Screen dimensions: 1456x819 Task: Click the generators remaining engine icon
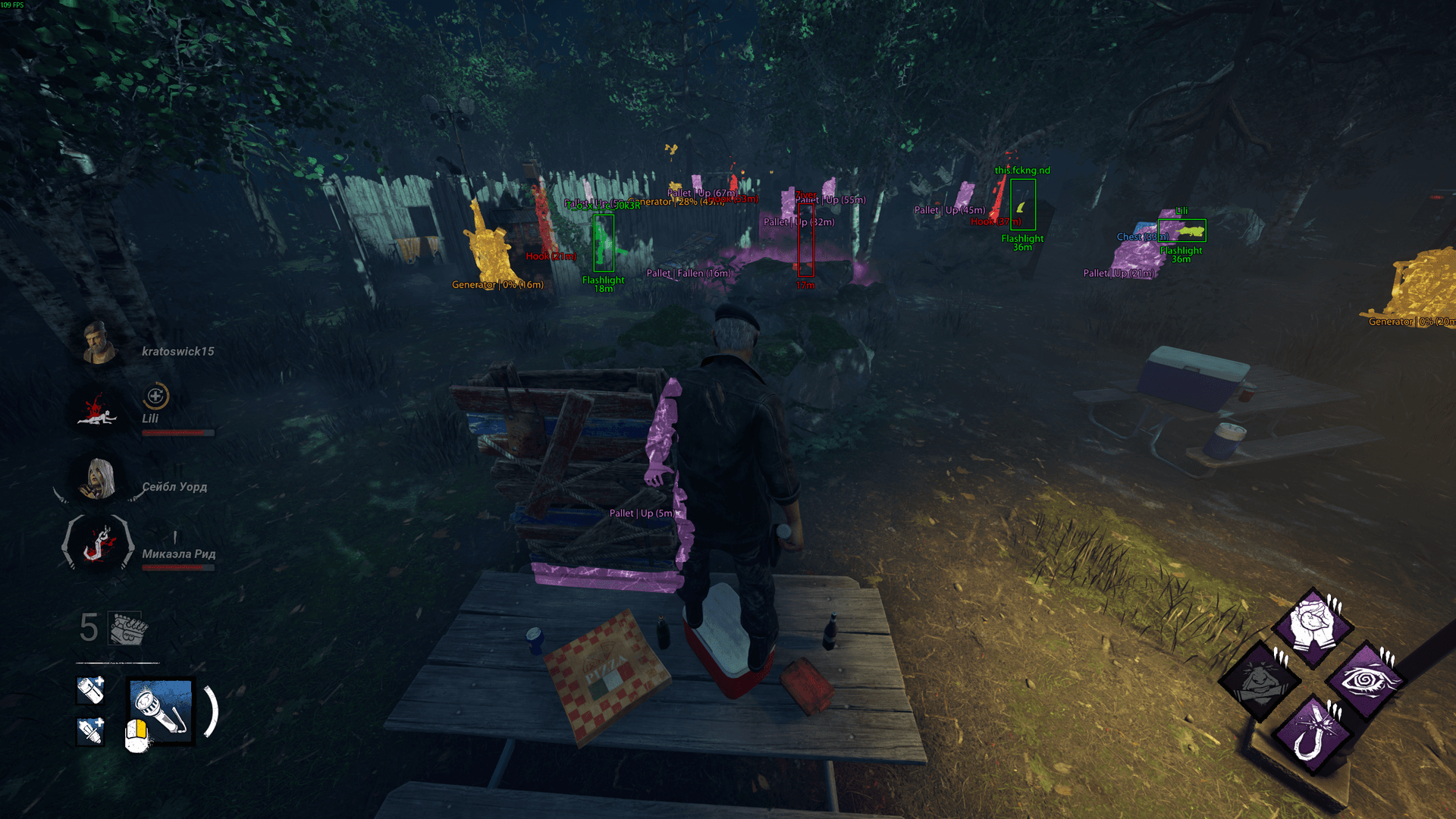(x=127, y=628)
